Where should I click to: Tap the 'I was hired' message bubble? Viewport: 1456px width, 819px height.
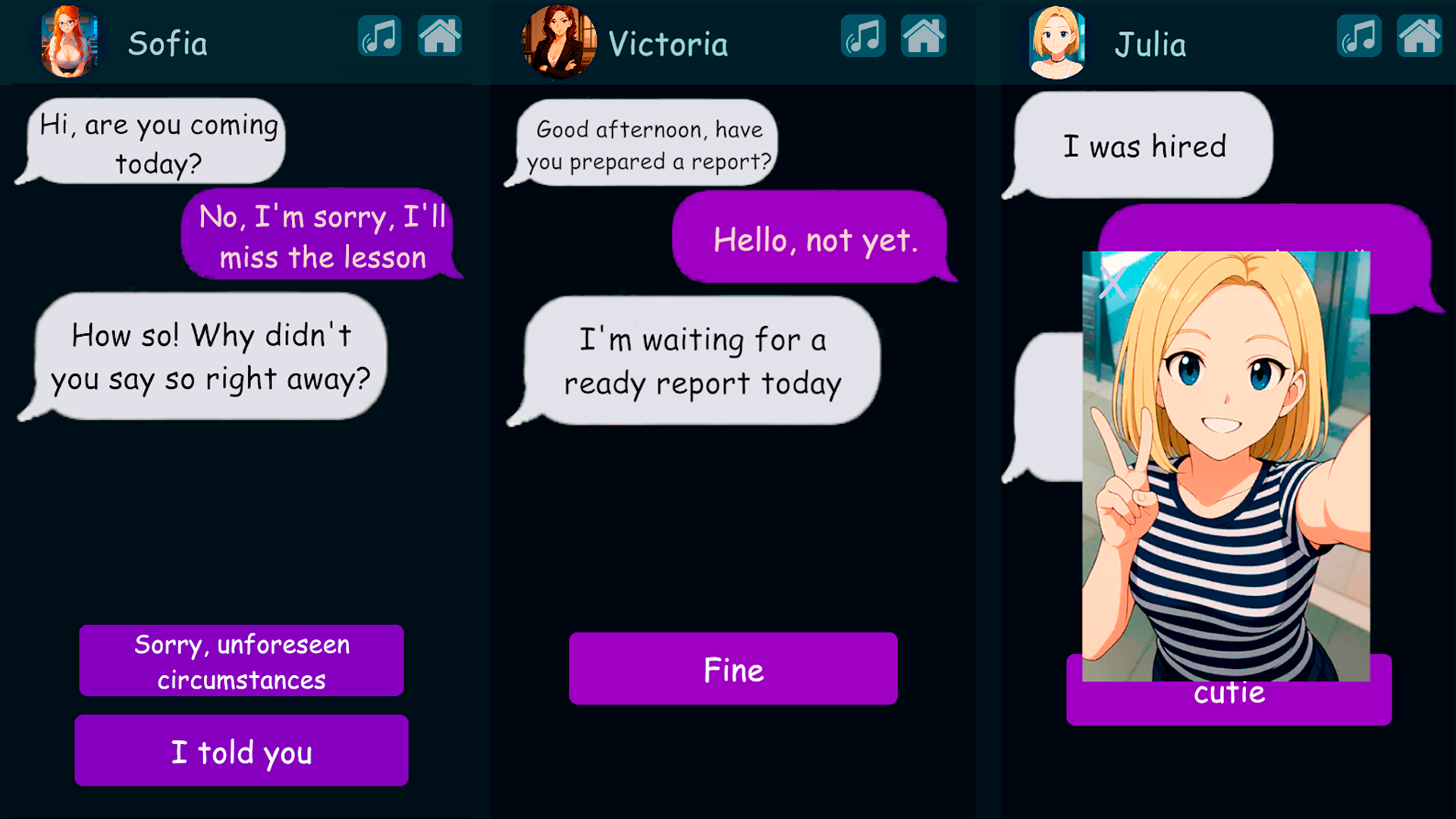[1146, 146]
